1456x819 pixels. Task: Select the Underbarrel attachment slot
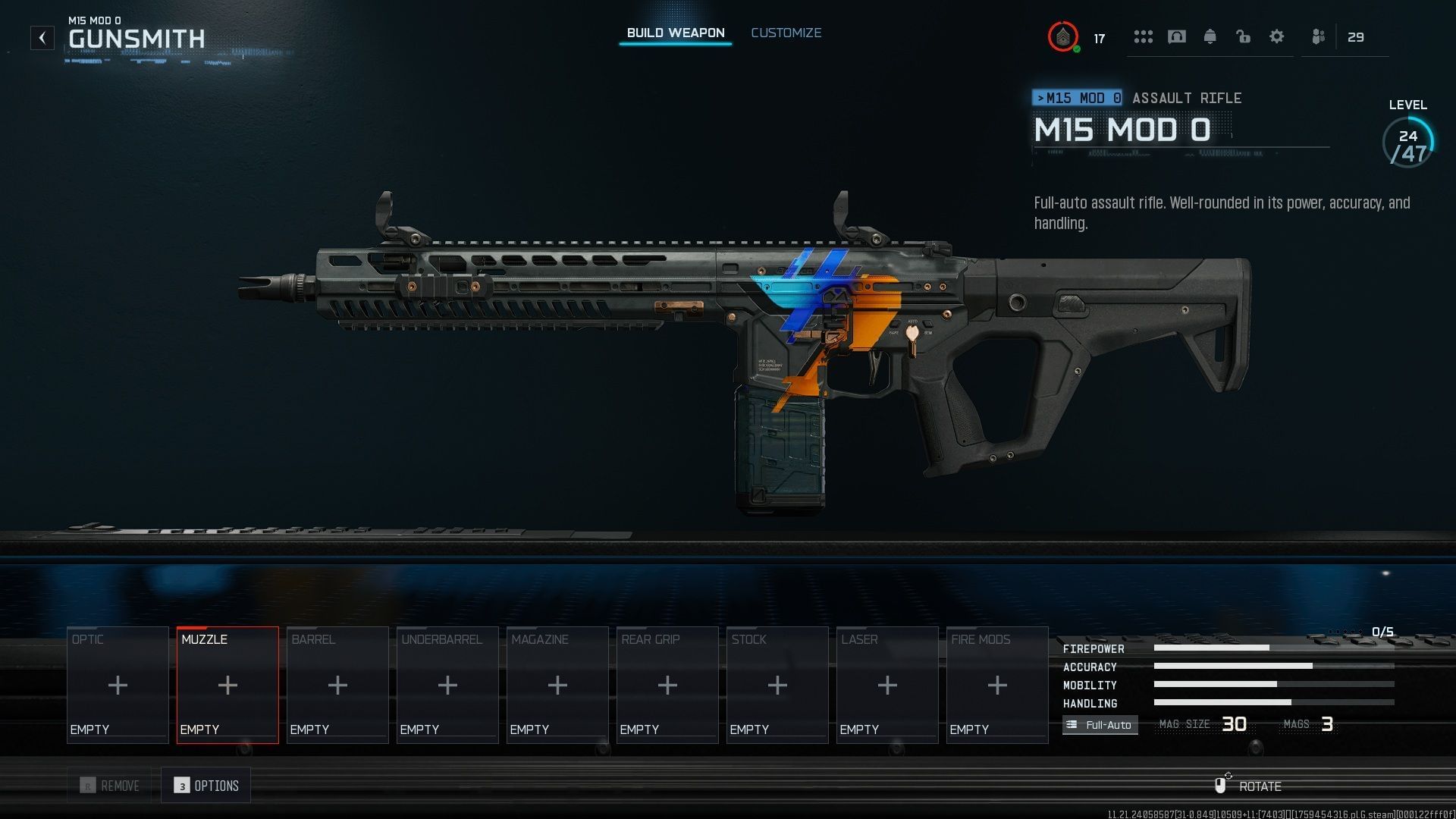point(447,685)
